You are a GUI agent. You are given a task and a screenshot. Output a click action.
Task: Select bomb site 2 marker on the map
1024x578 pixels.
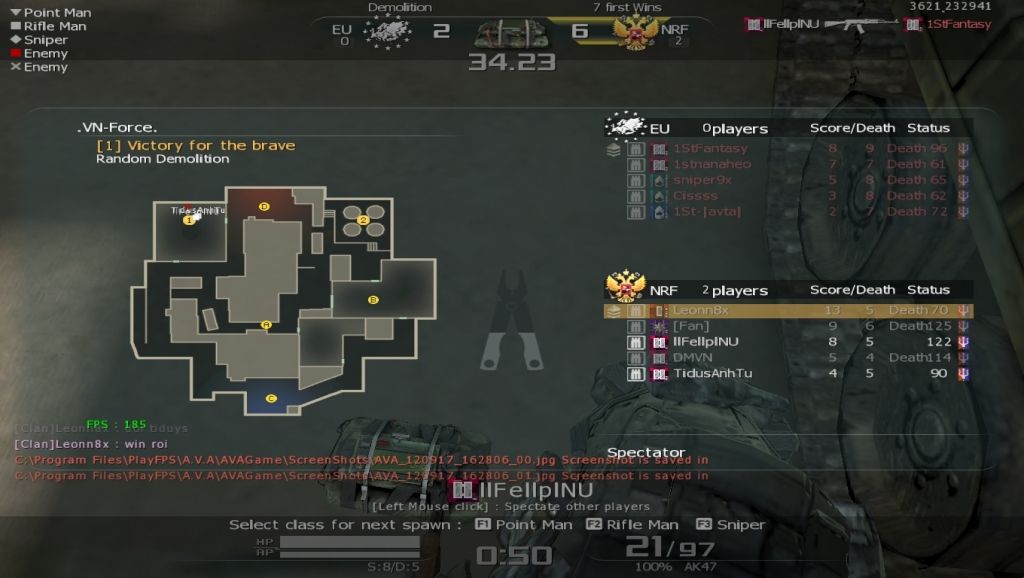[364, 220]
